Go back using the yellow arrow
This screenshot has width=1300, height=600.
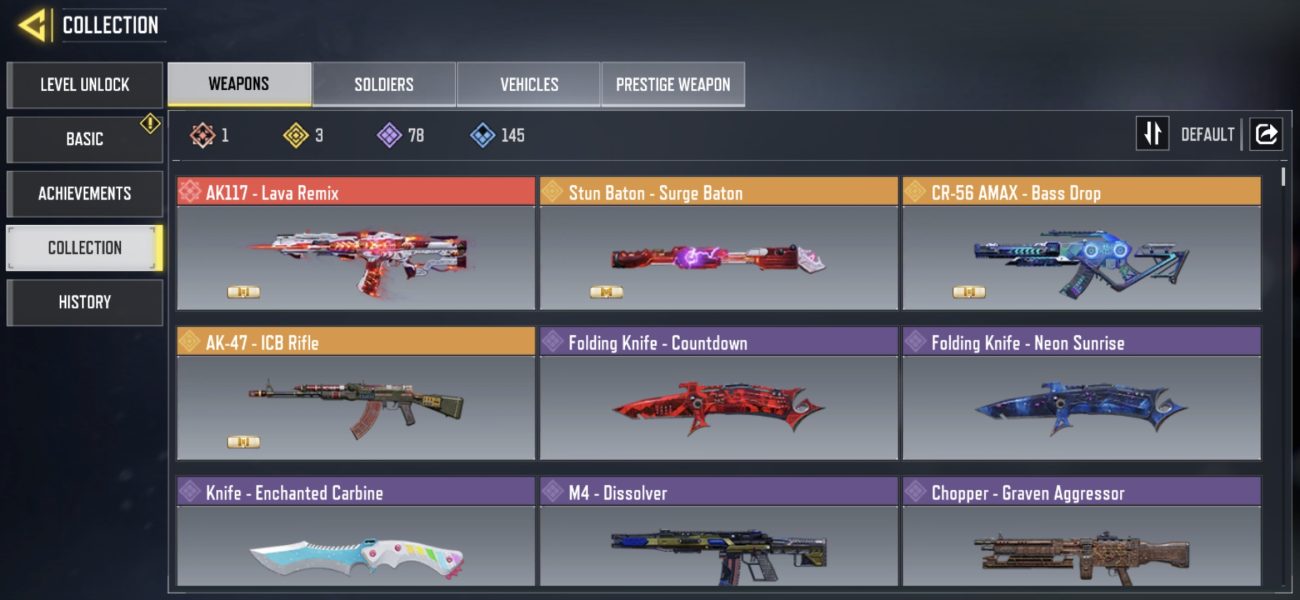pyautogui.click(x=33, y=25)
